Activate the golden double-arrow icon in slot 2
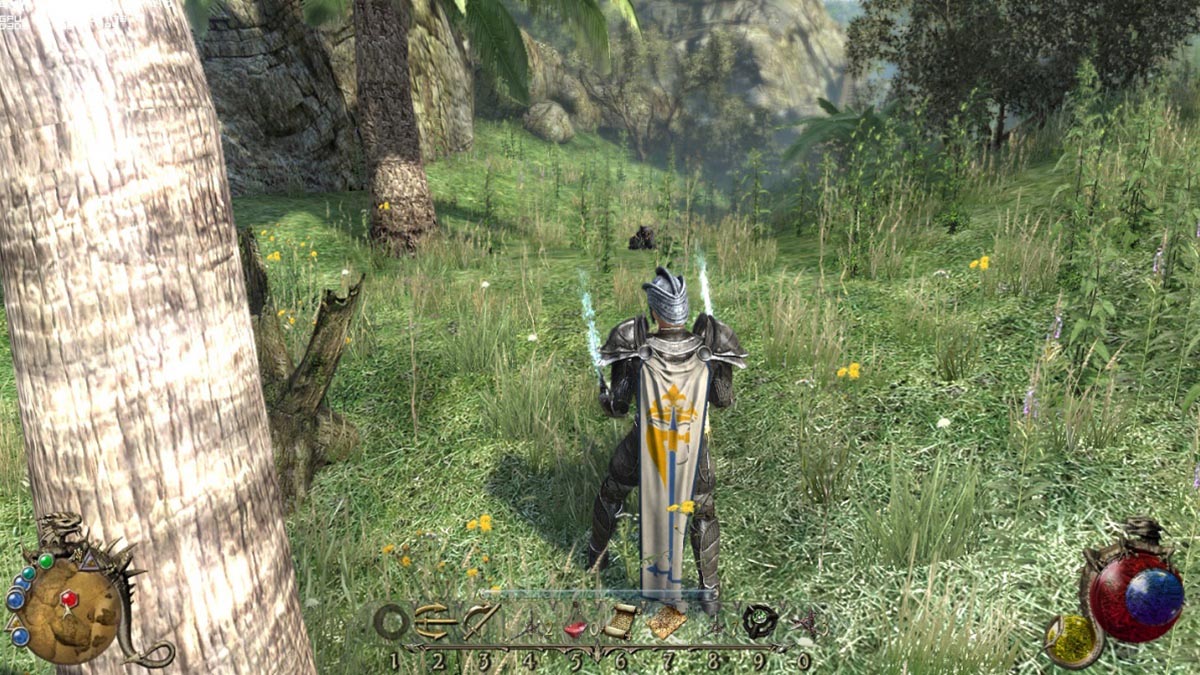The image size is (1200, 675). (x=436, y=621)
